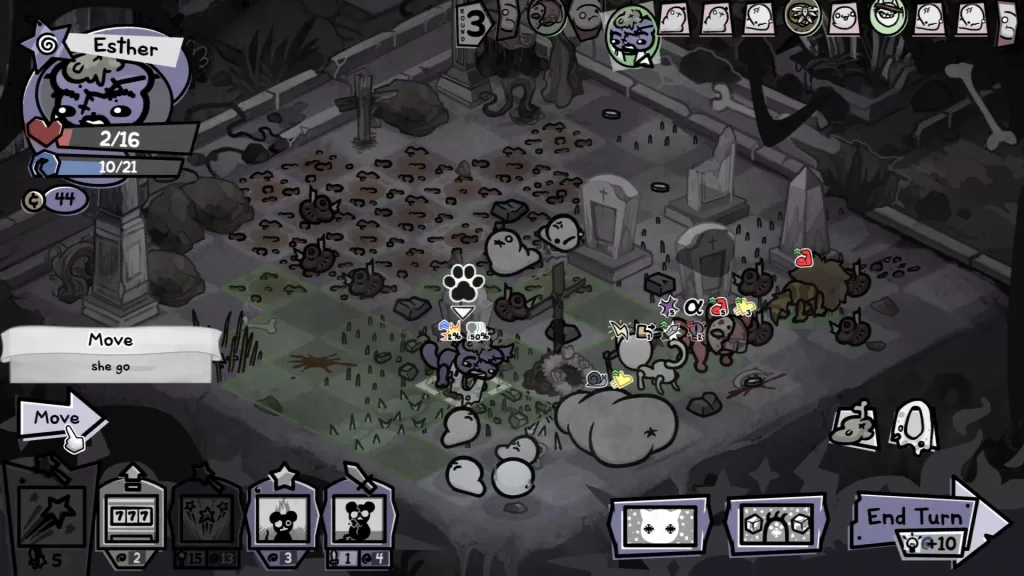Click the white hooded ghost item icon
Viewport: 1024px width, 576px height.
(912, 427)
